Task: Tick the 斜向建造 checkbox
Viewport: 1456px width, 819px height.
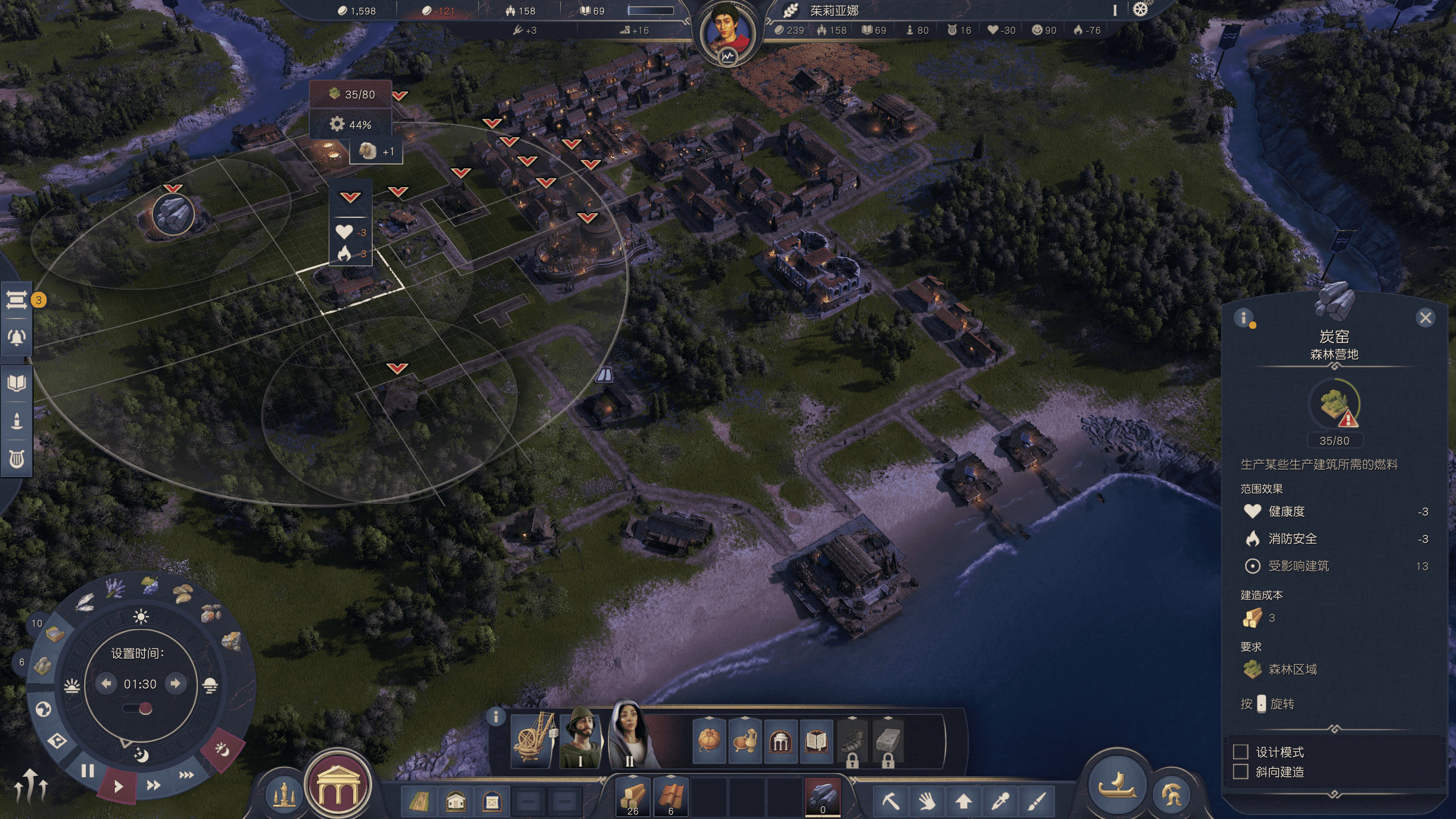Action: tap(1240, 772)
